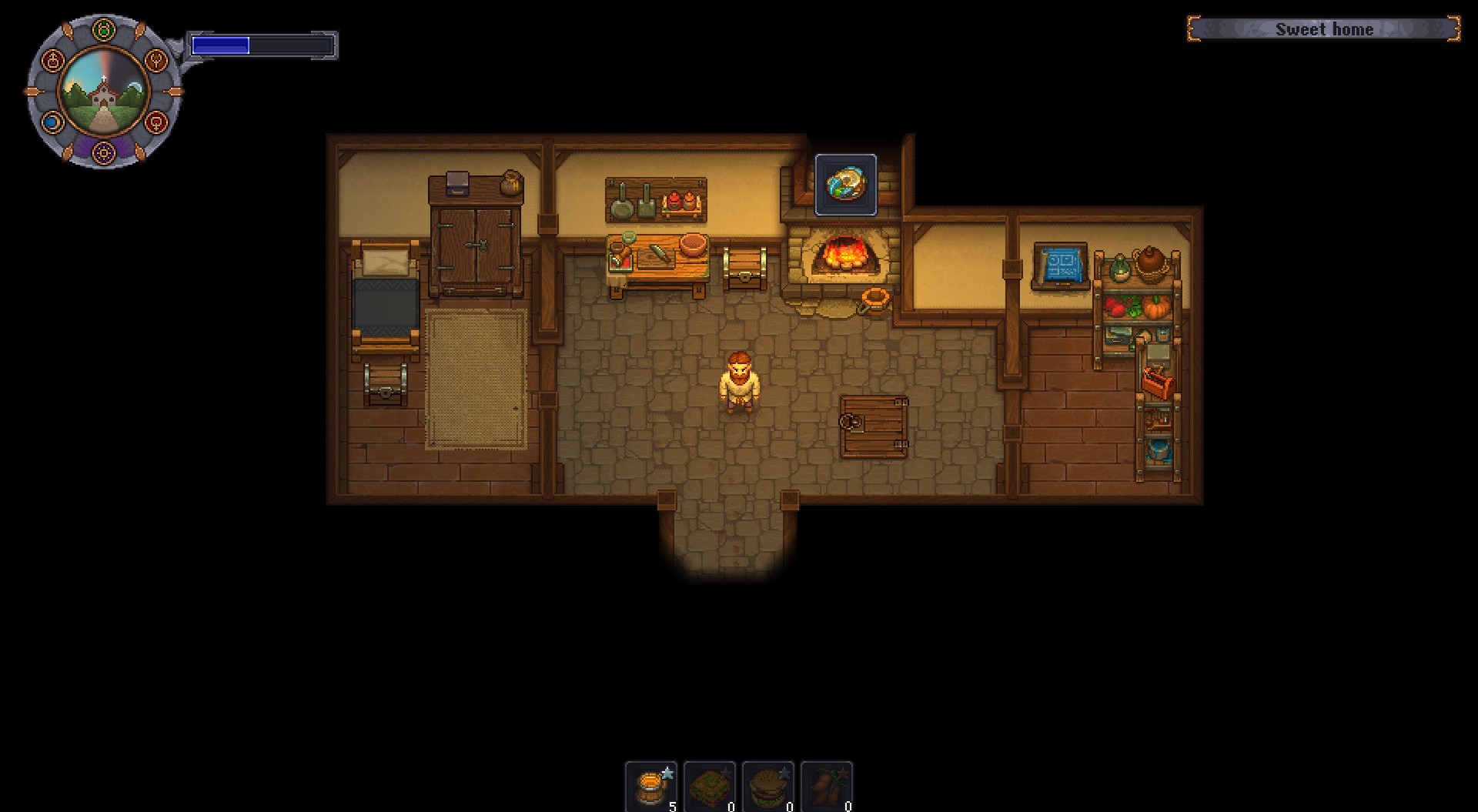This screenshot has height=812, width=1478.
Task: Select the salad item in the hotbar
Action: pos(711,785)
